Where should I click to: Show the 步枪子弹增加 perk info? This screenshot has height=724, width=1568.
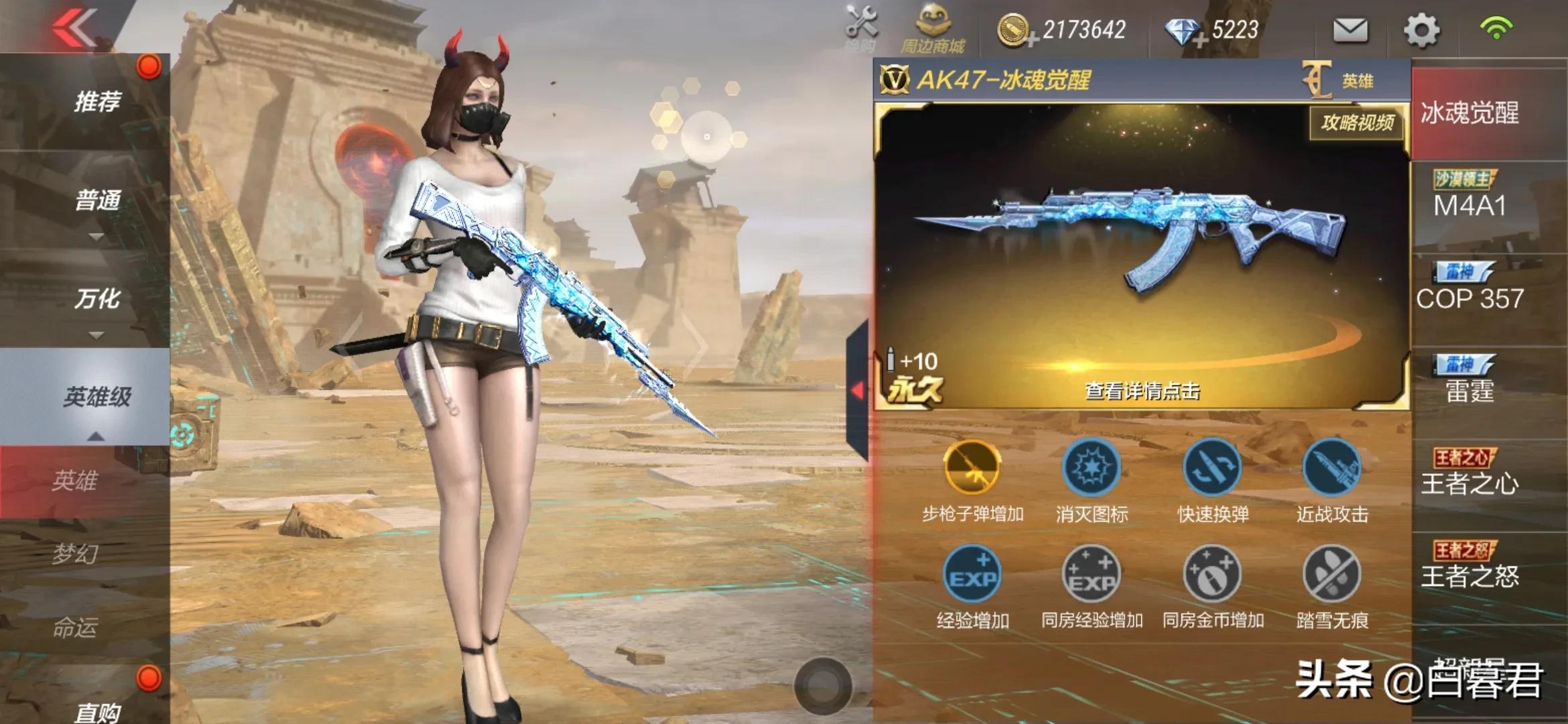pyautogui.click(x=972, y=468)
